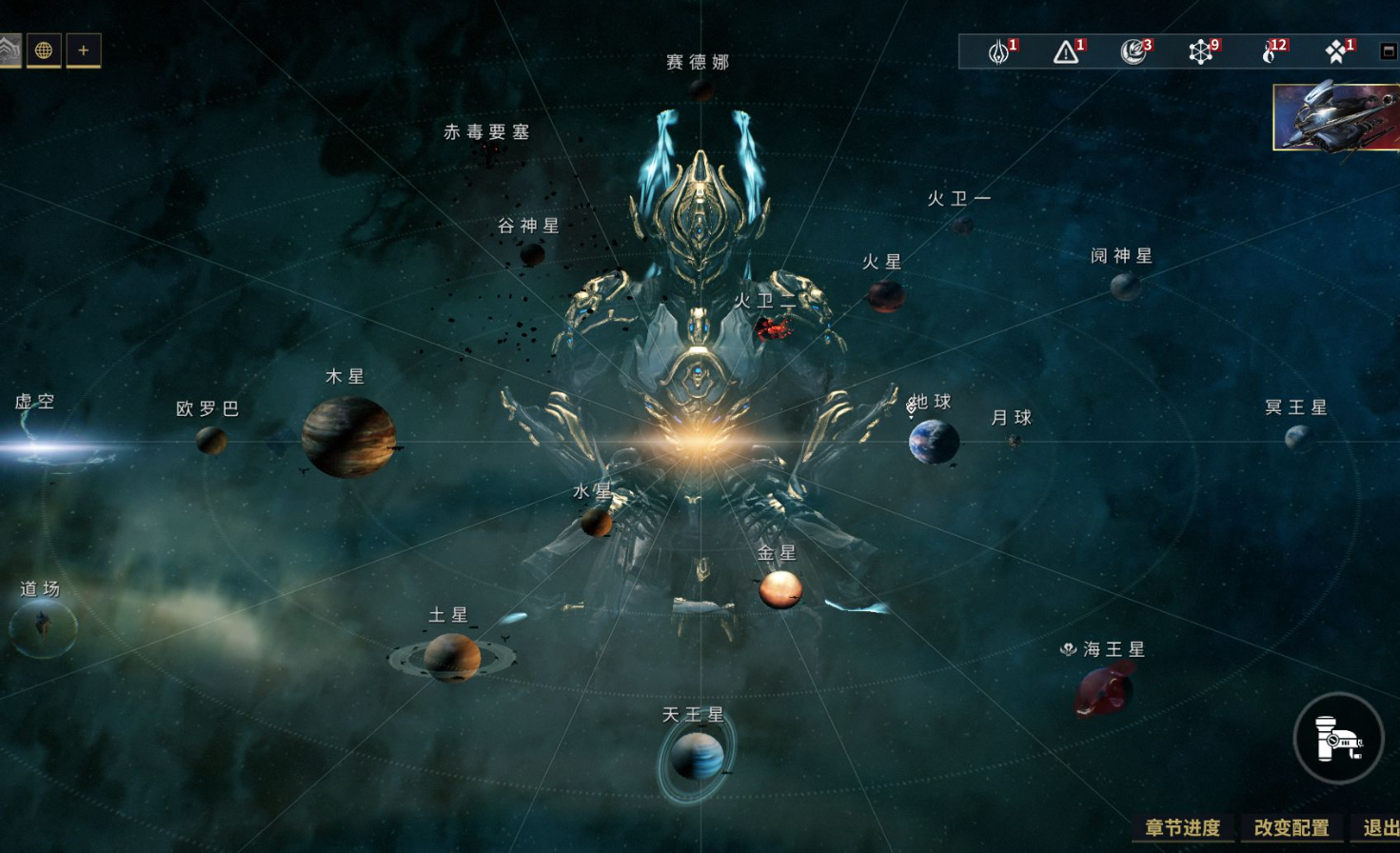Activate the round scanner tool button
Image resolution: width=1400 pixels, height=853 pixels.
coord(1337,738)
